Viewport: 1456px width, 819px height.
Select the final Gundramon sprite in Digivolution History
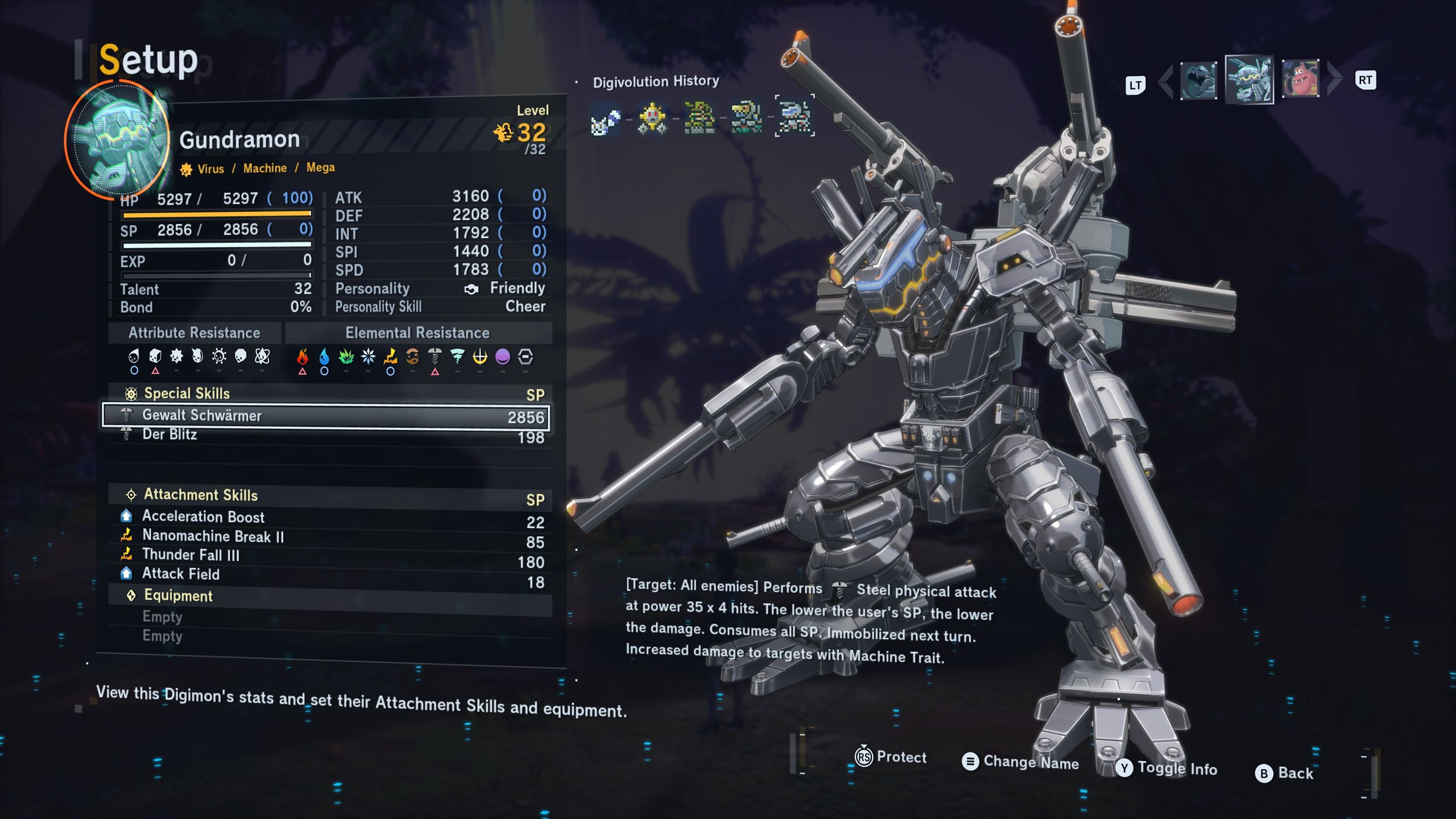point(795,116)
